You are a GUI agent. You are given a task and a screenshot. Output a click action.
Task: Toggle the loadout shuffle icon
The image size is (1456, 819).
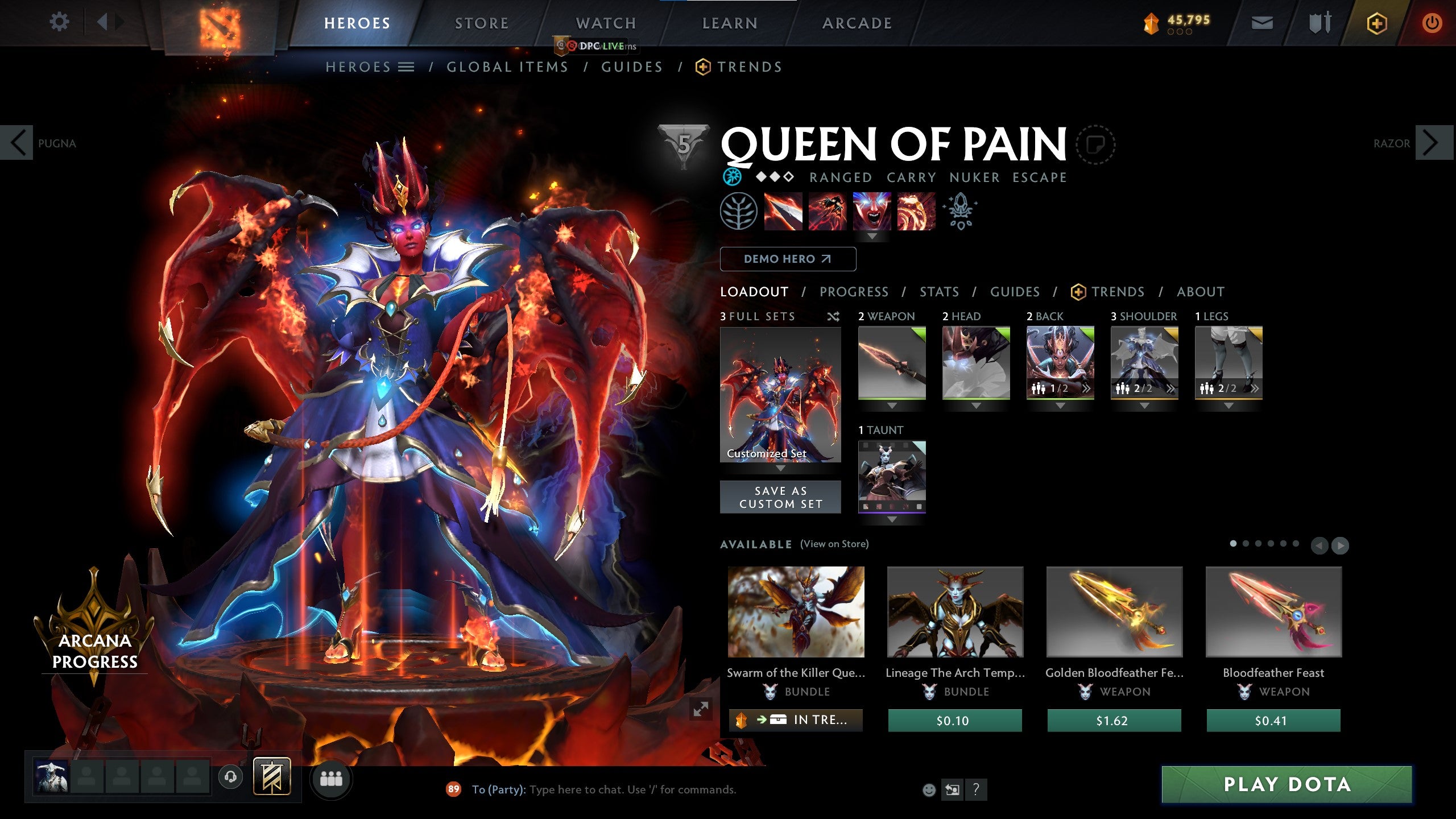click(x=834, y=317)
